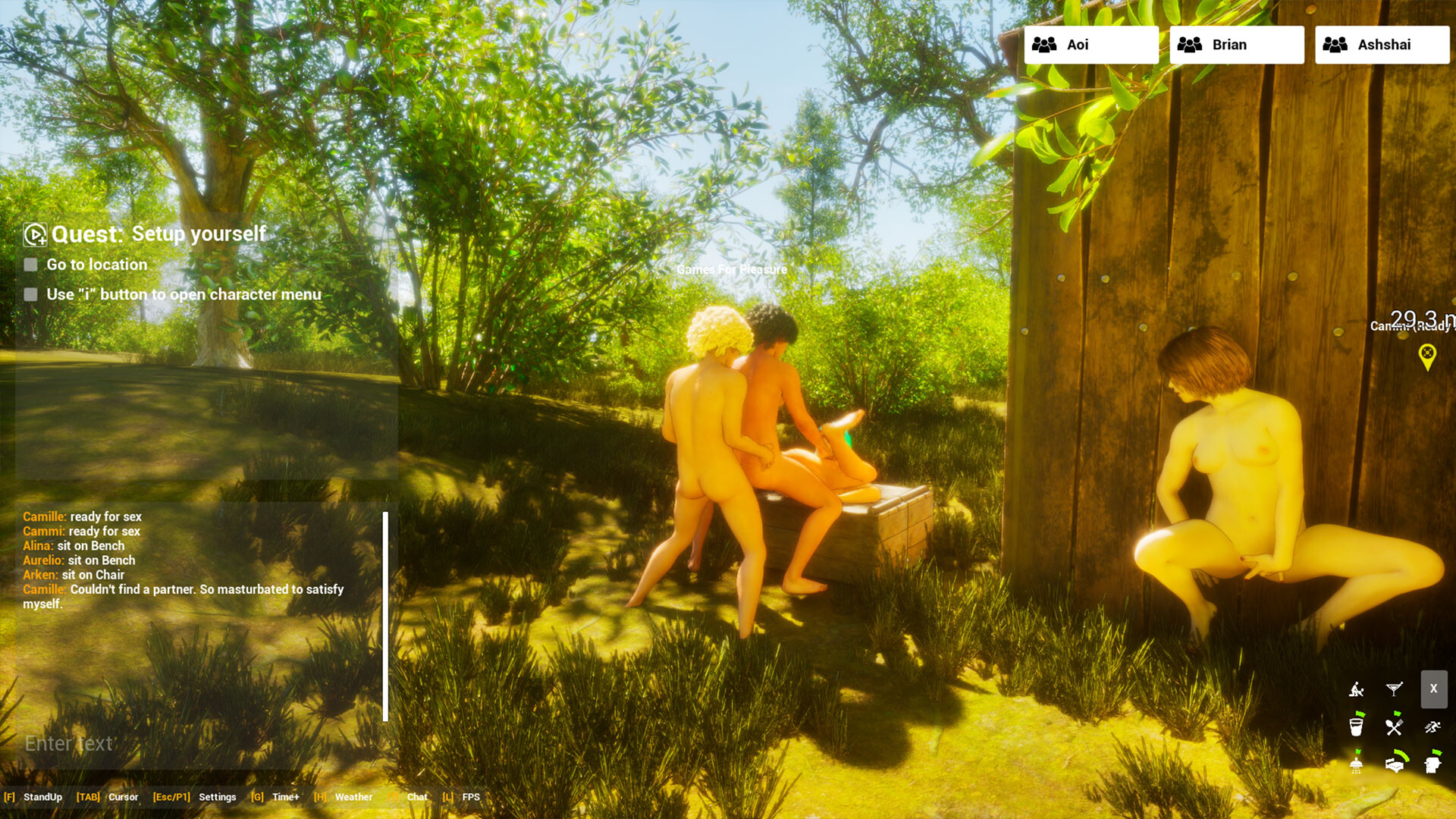Select the water bucket need icon
Viewport: 1456px width, 819px height.
(x=1356, y=726)
